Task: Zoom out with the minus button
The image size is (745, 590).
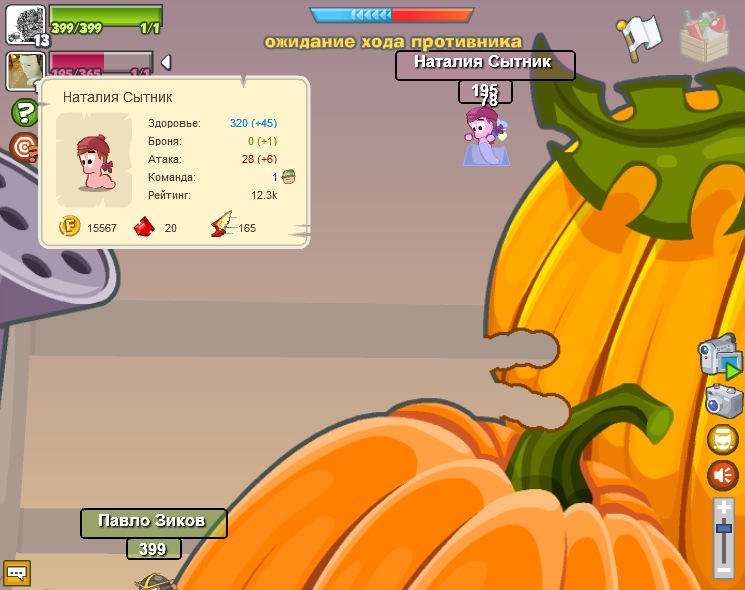Action: 724,569
